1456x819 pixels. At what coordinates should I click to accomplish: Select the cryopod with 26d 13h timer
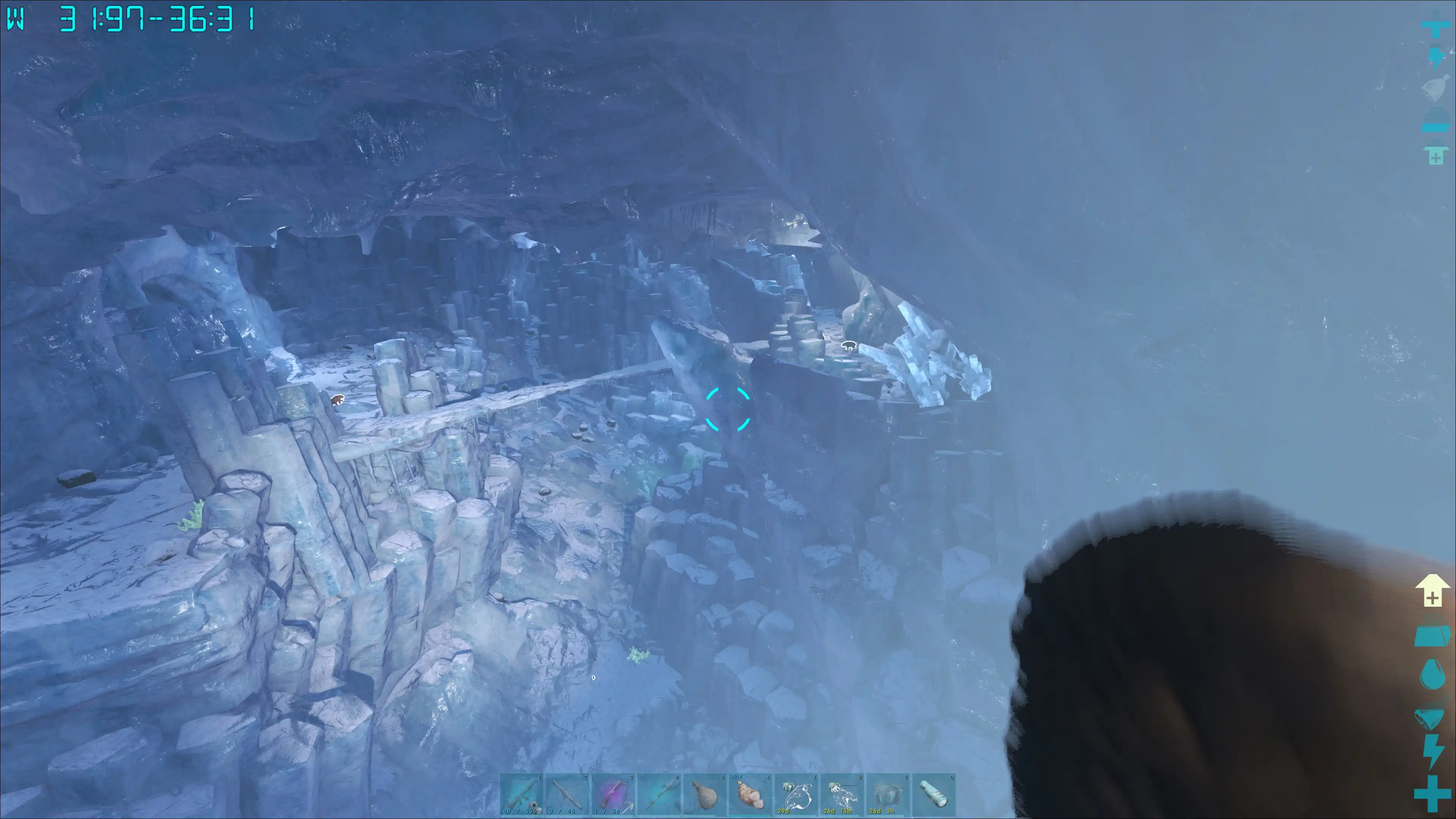tap(842, 795)
